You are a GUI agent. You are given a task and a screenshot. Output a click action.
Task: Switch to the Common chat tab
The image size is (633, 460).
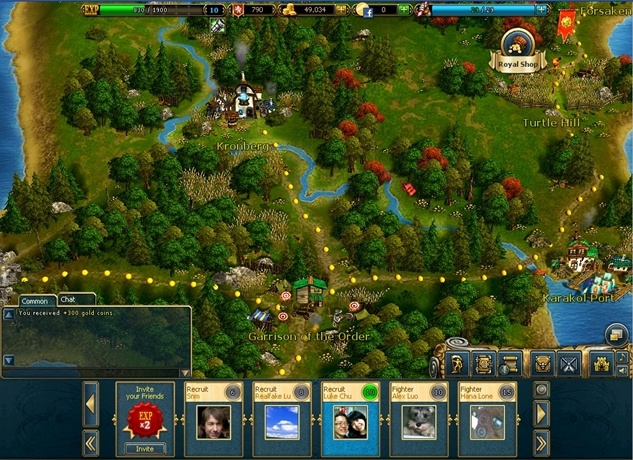pyautogui.click(x=35, y=301)
